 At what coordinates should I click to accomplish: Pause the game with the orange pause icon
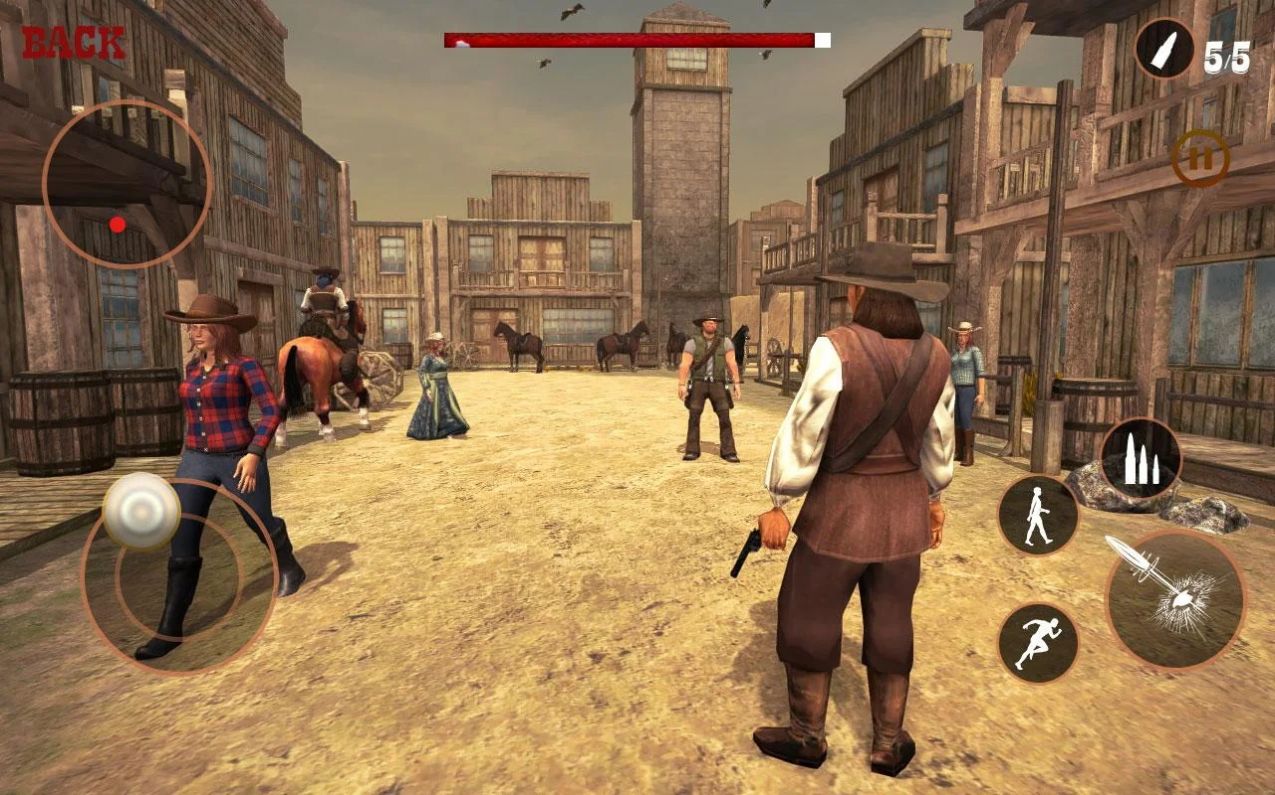point(1200,157)
